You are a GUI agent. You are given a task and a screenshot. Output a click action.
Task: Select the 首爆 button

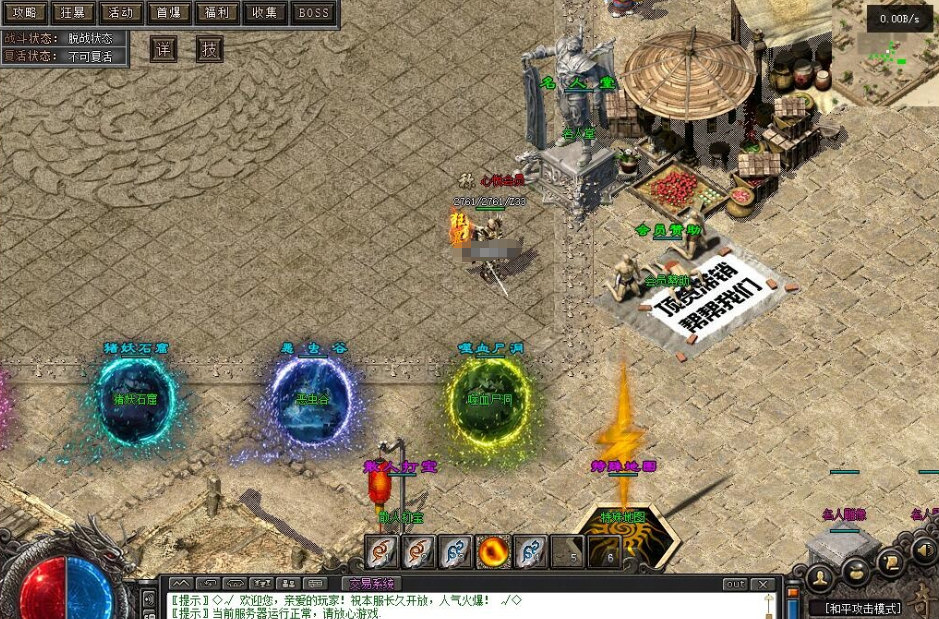click(x=168, y=13)
